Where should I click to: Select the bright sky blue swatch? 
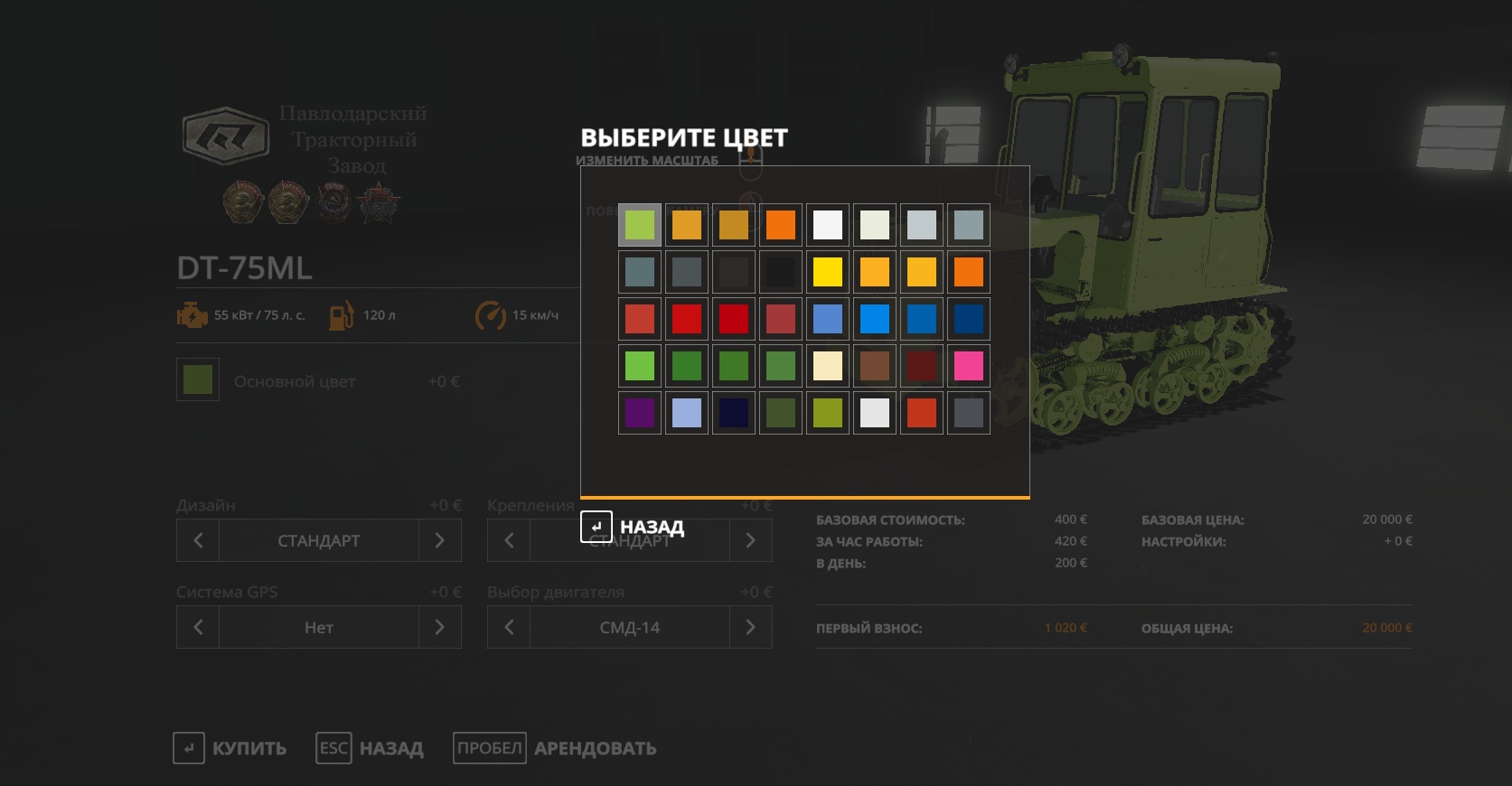click(x=874, y=319)
